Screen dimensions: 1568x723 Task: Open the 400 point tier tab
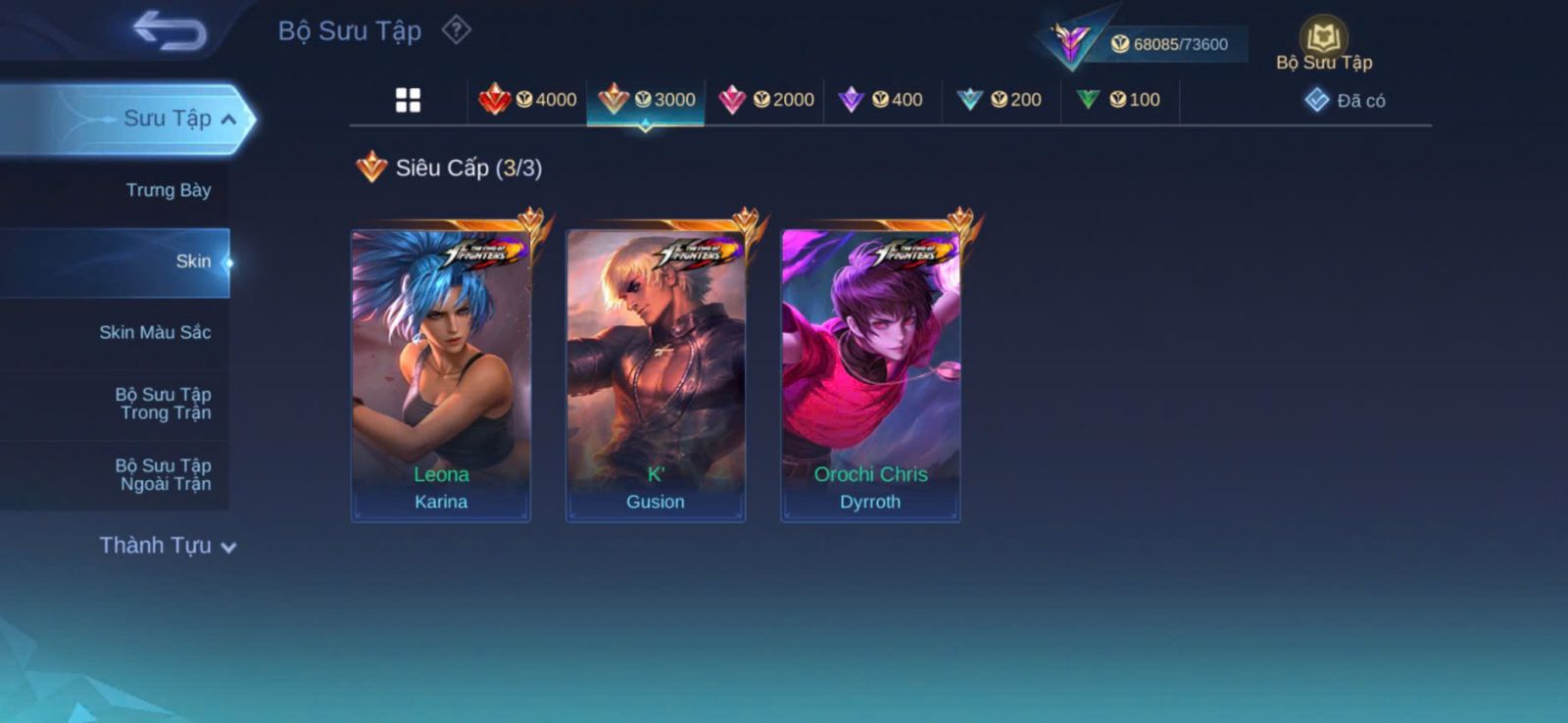click(882, 100)
